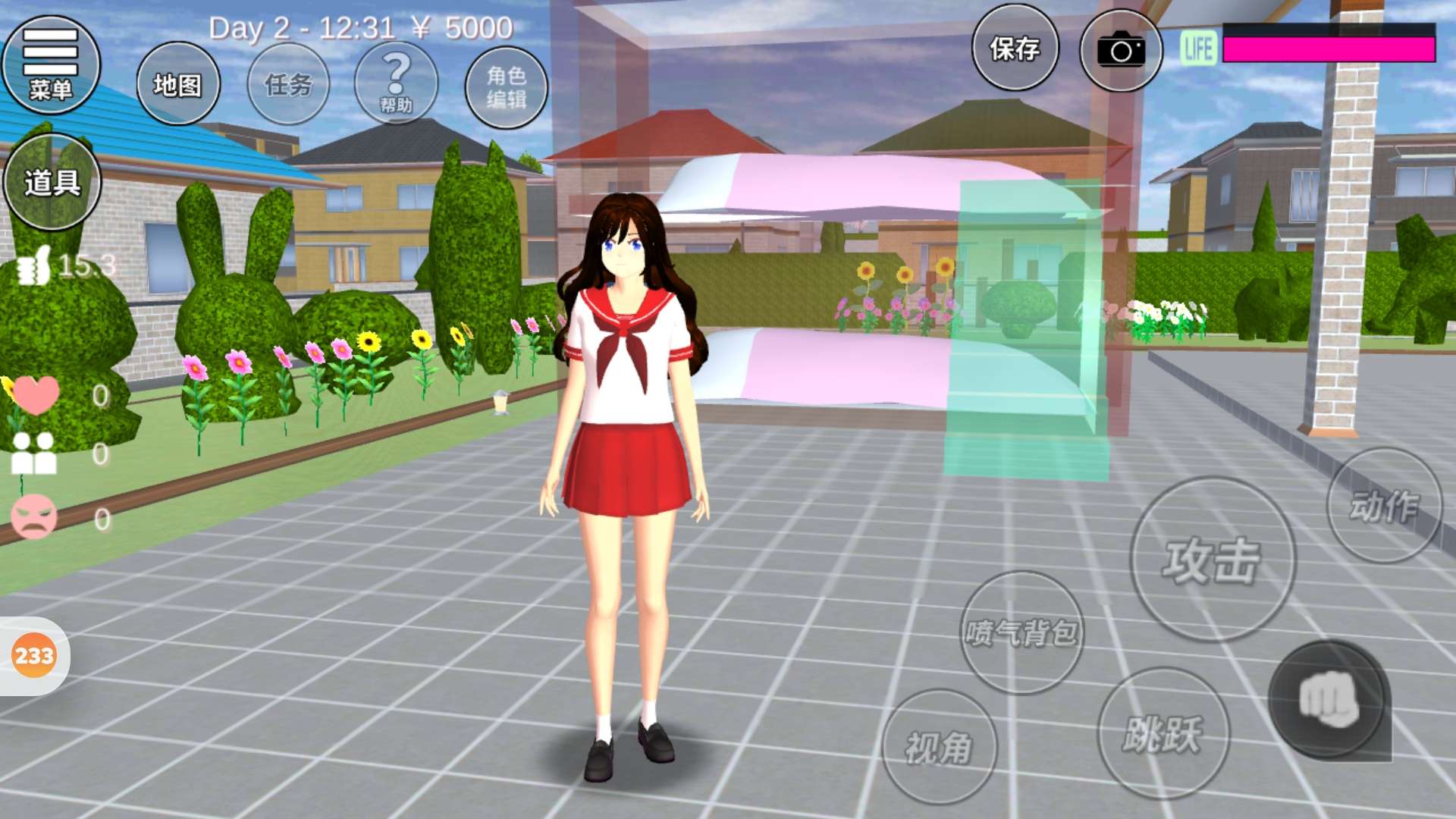The height and width of the screenshot is (819, 1456).
Task: Tap the fist punch icon
Action: point(1328,699)
